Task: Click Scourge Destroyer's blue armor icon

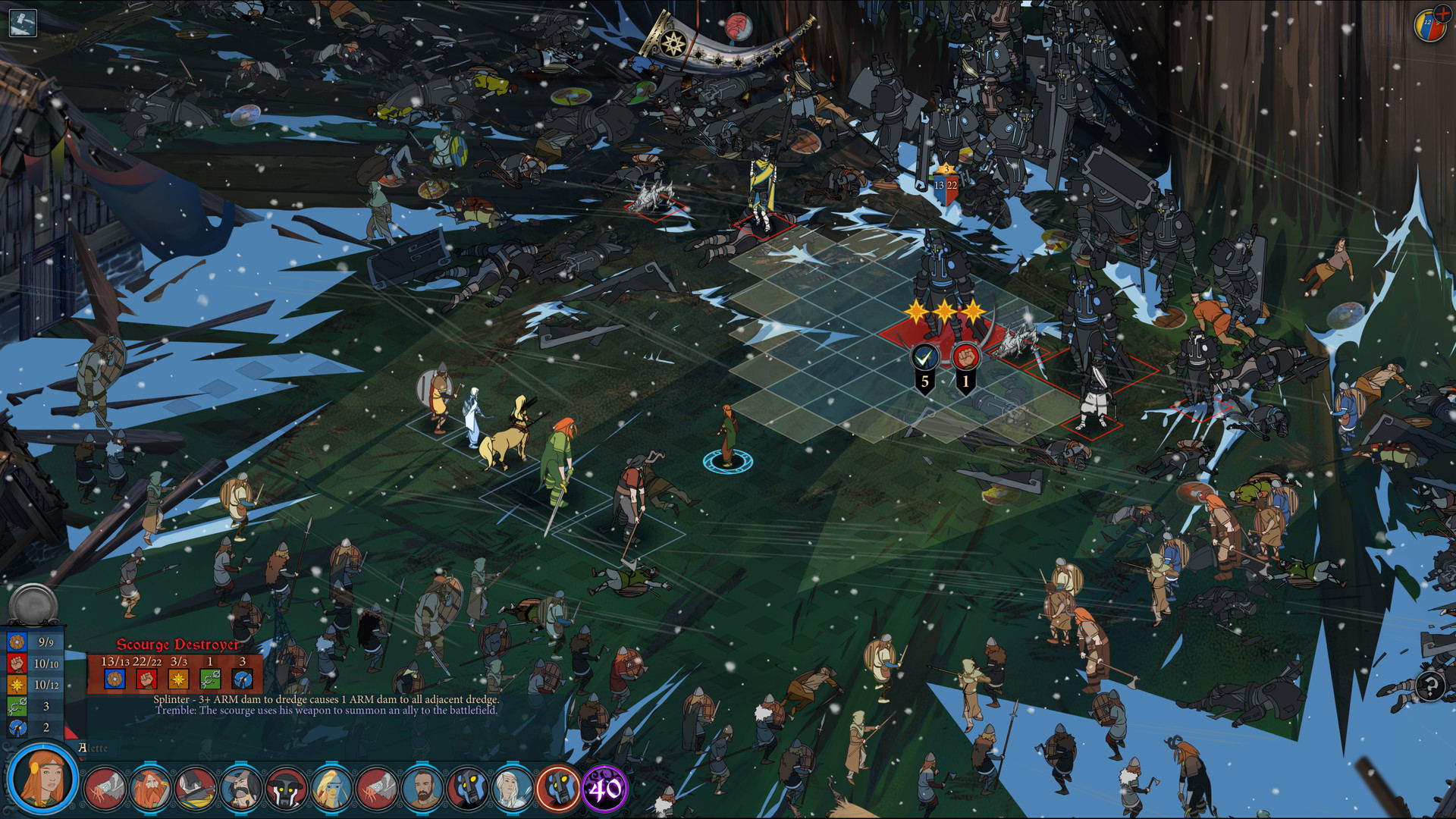Action: [x=115, y=679]
